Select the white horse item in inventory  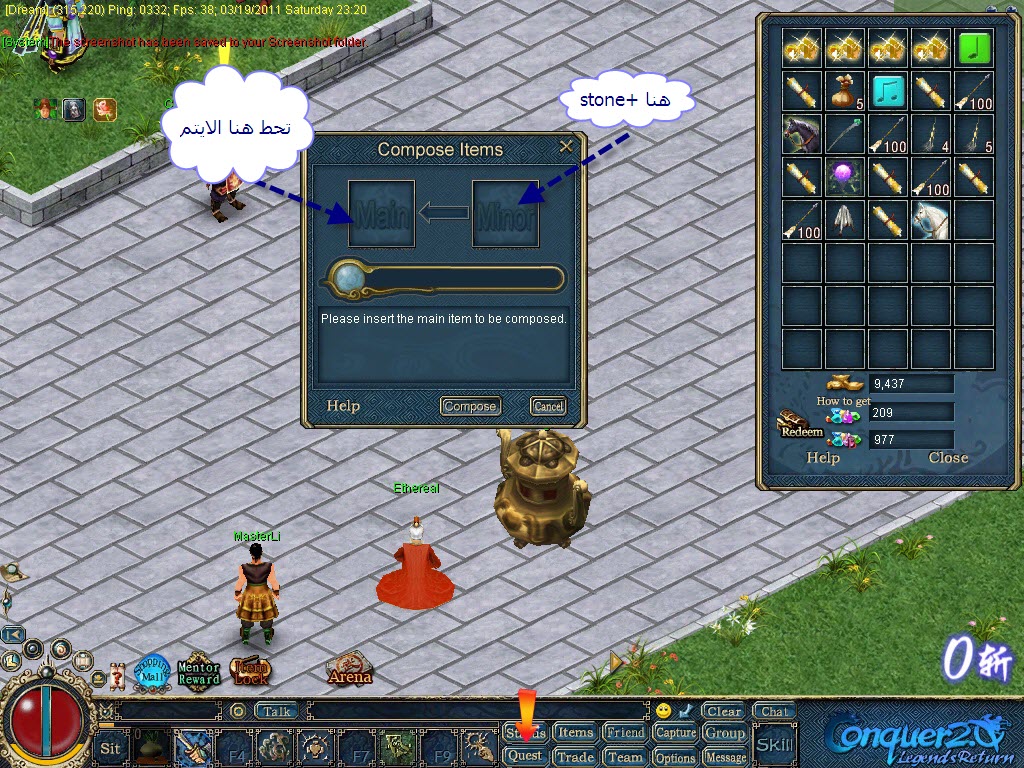(x=930, y=220)
